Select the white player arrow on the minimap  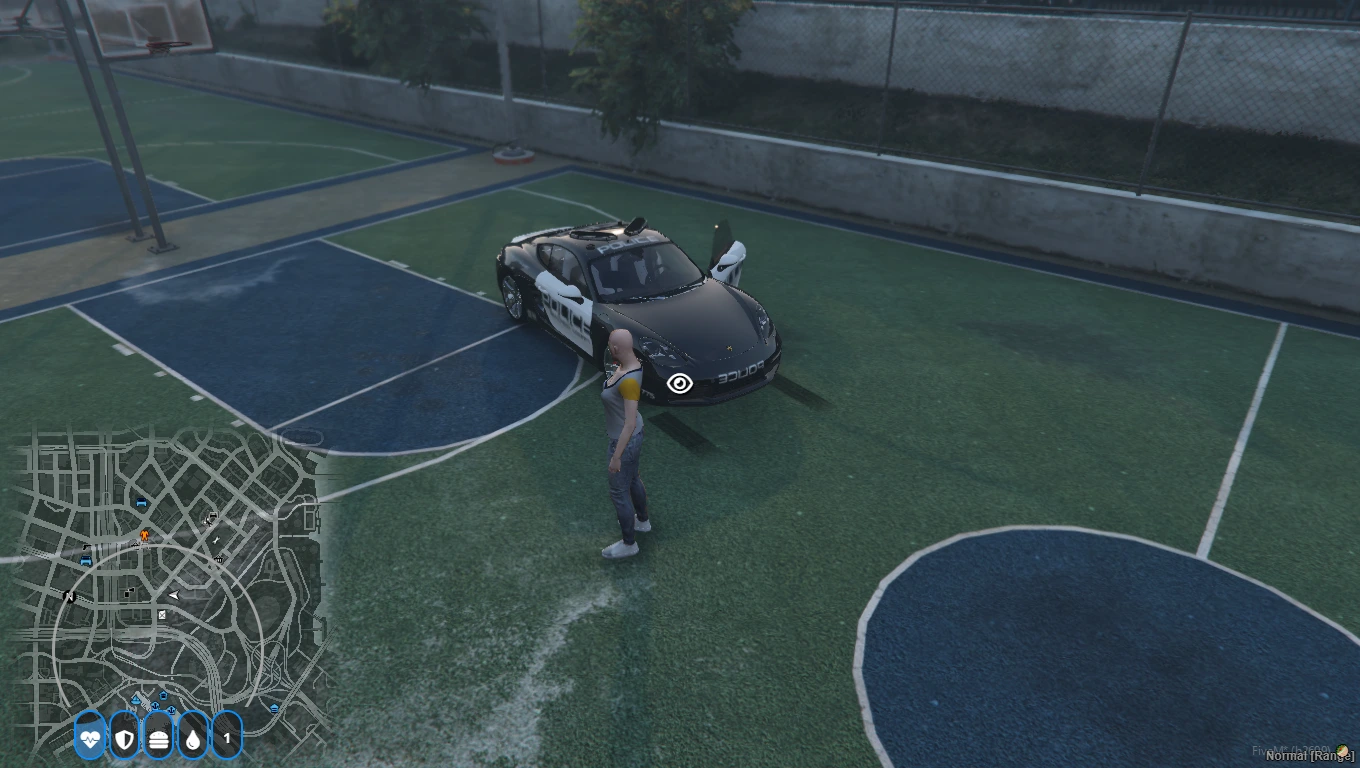pyautogui.click(x=174, y=595)
